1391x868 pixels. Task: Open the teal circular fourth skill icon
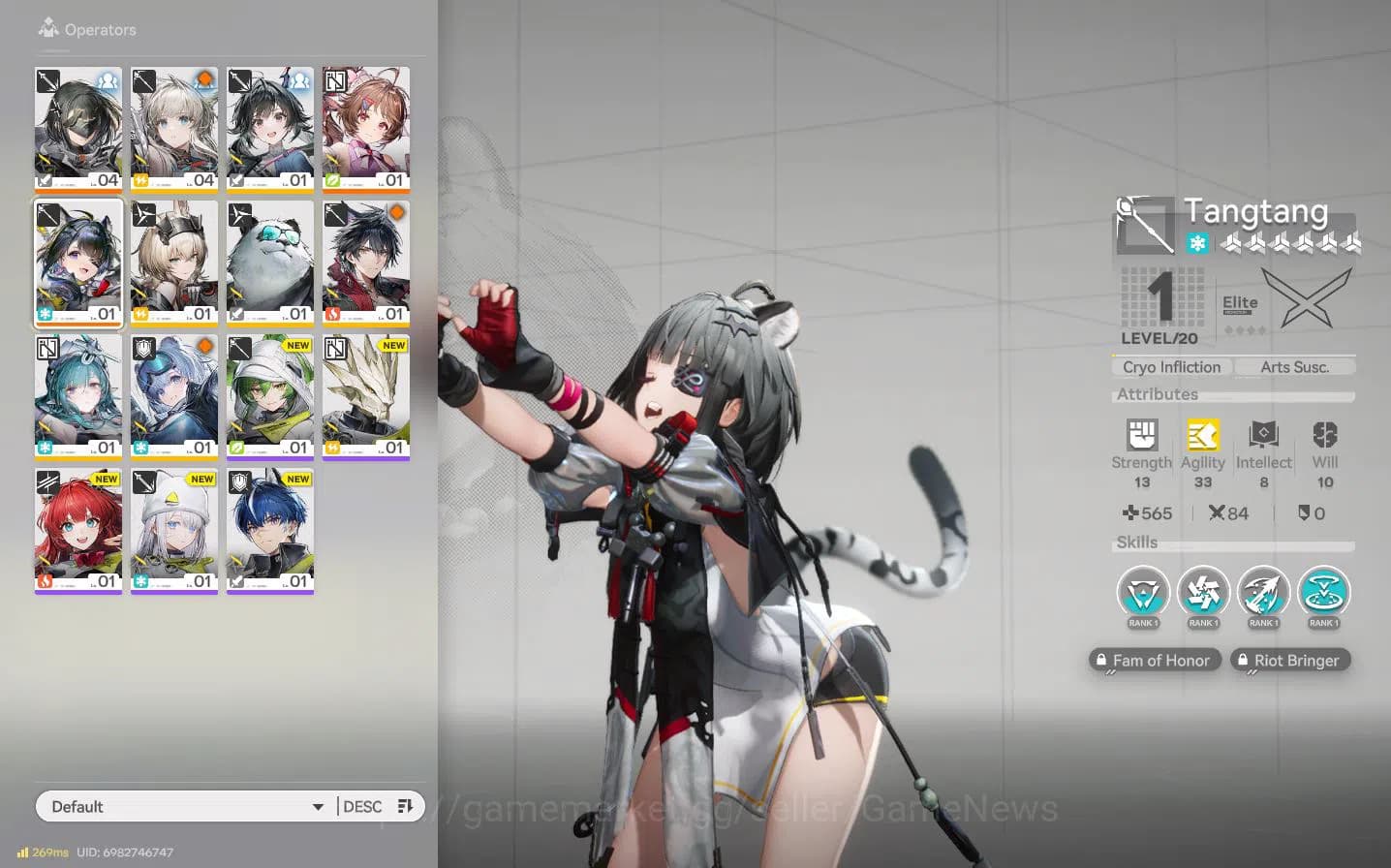tap(1323, 593)
